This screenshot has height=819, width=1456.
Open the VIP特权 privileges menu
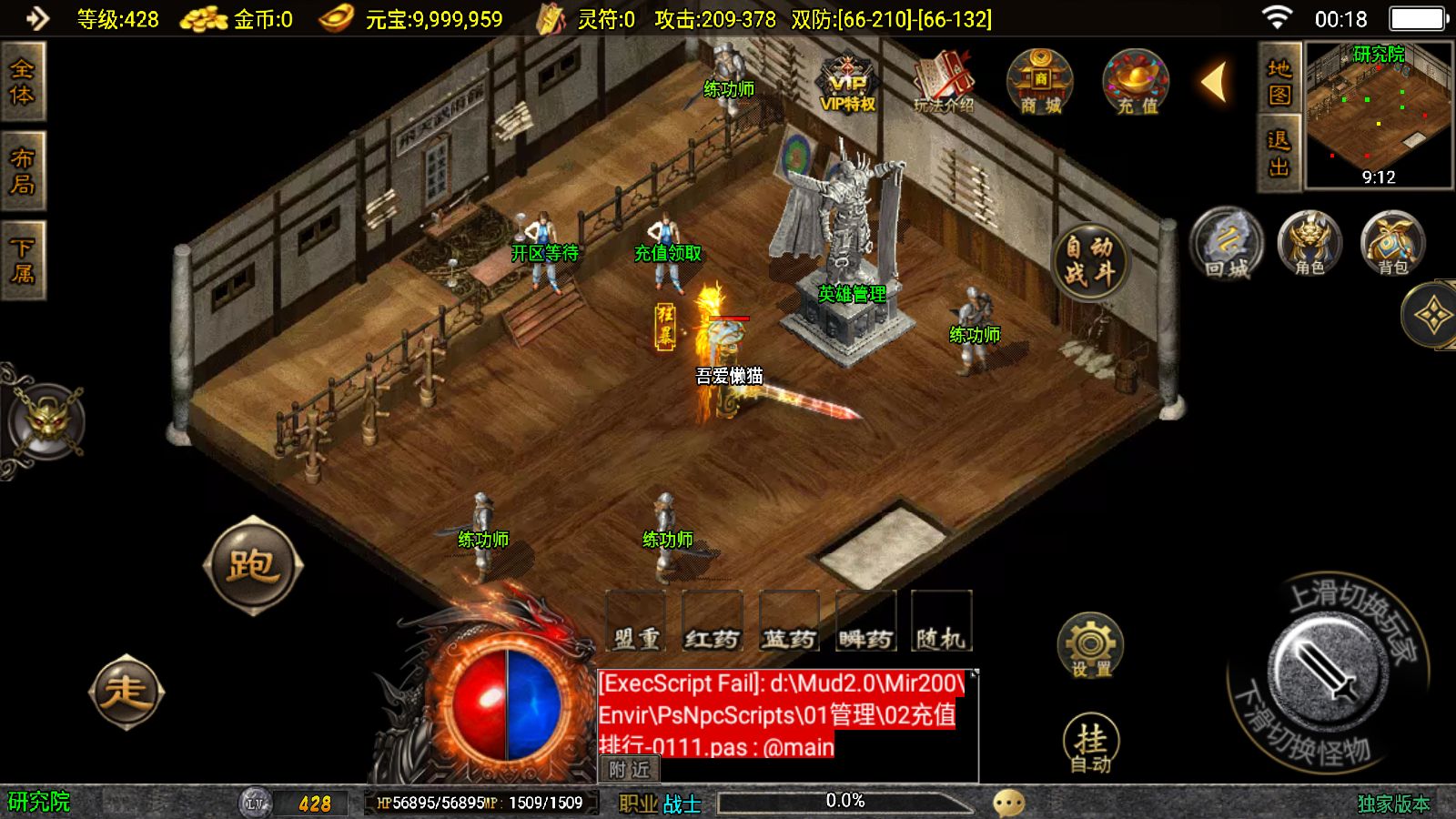tap(847, 84)
